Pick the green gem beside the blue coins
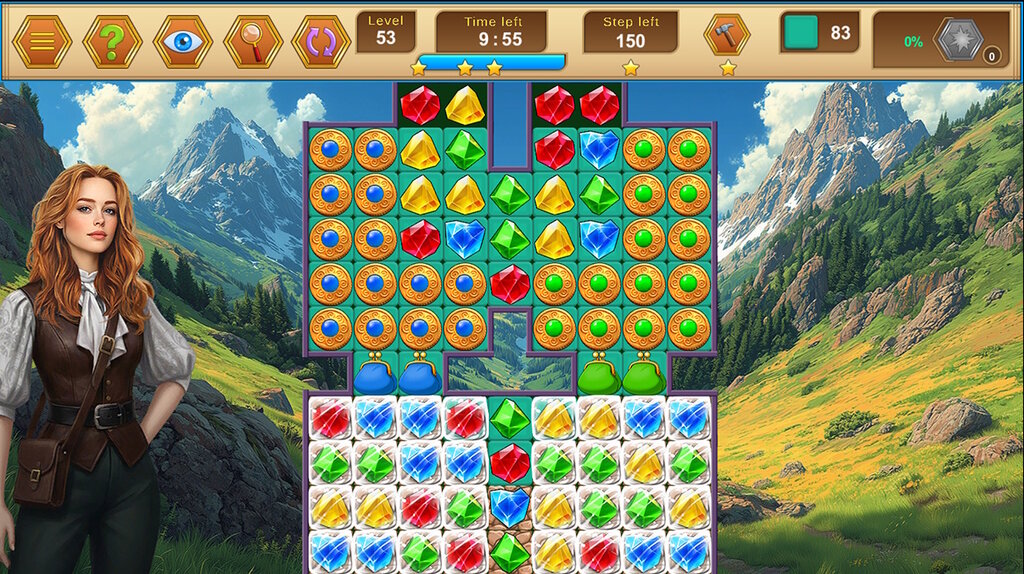Viewport: 1024px width, 574px height. tap(465, 150)
